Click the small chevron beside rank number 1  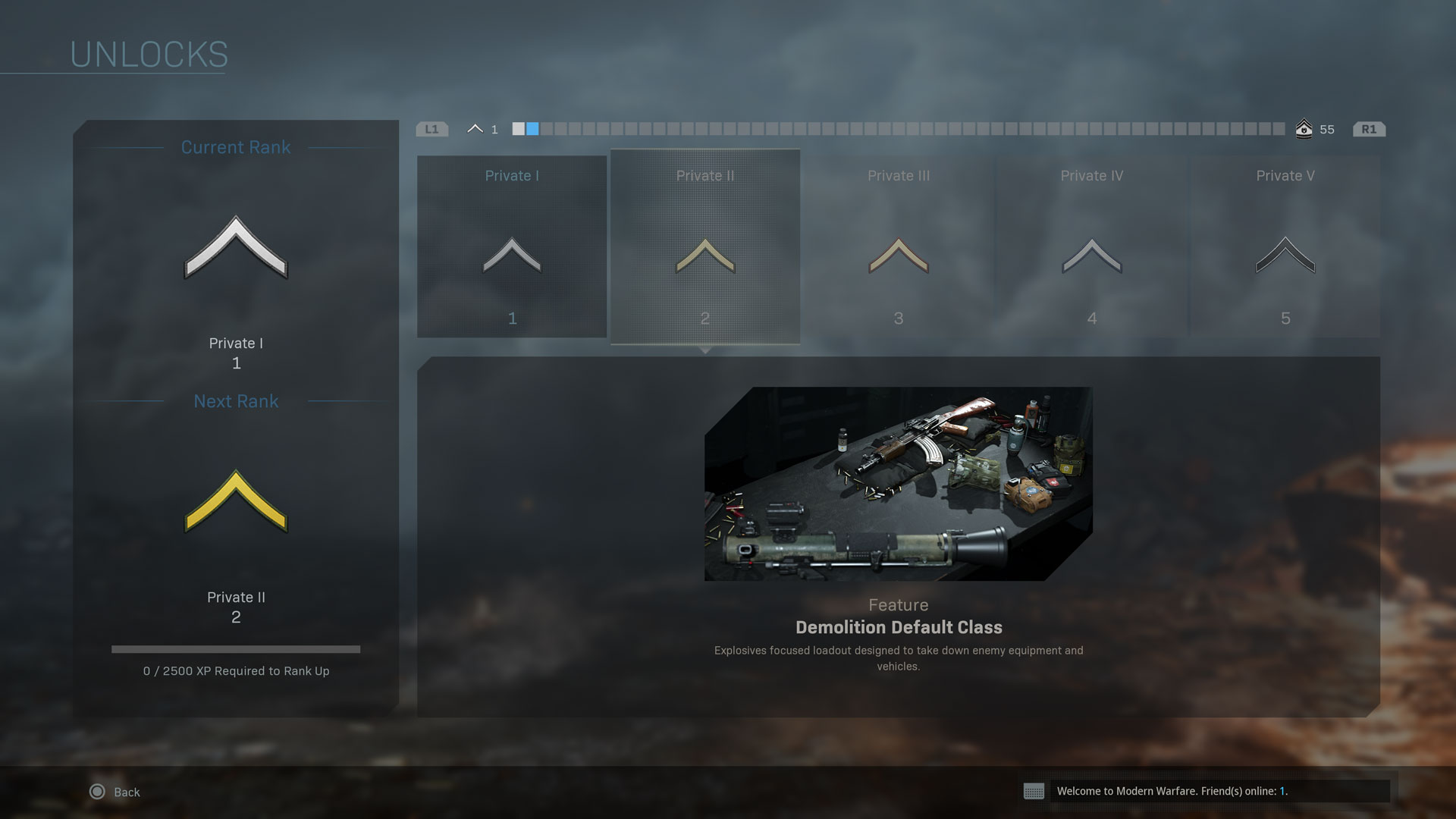[476, 128]
